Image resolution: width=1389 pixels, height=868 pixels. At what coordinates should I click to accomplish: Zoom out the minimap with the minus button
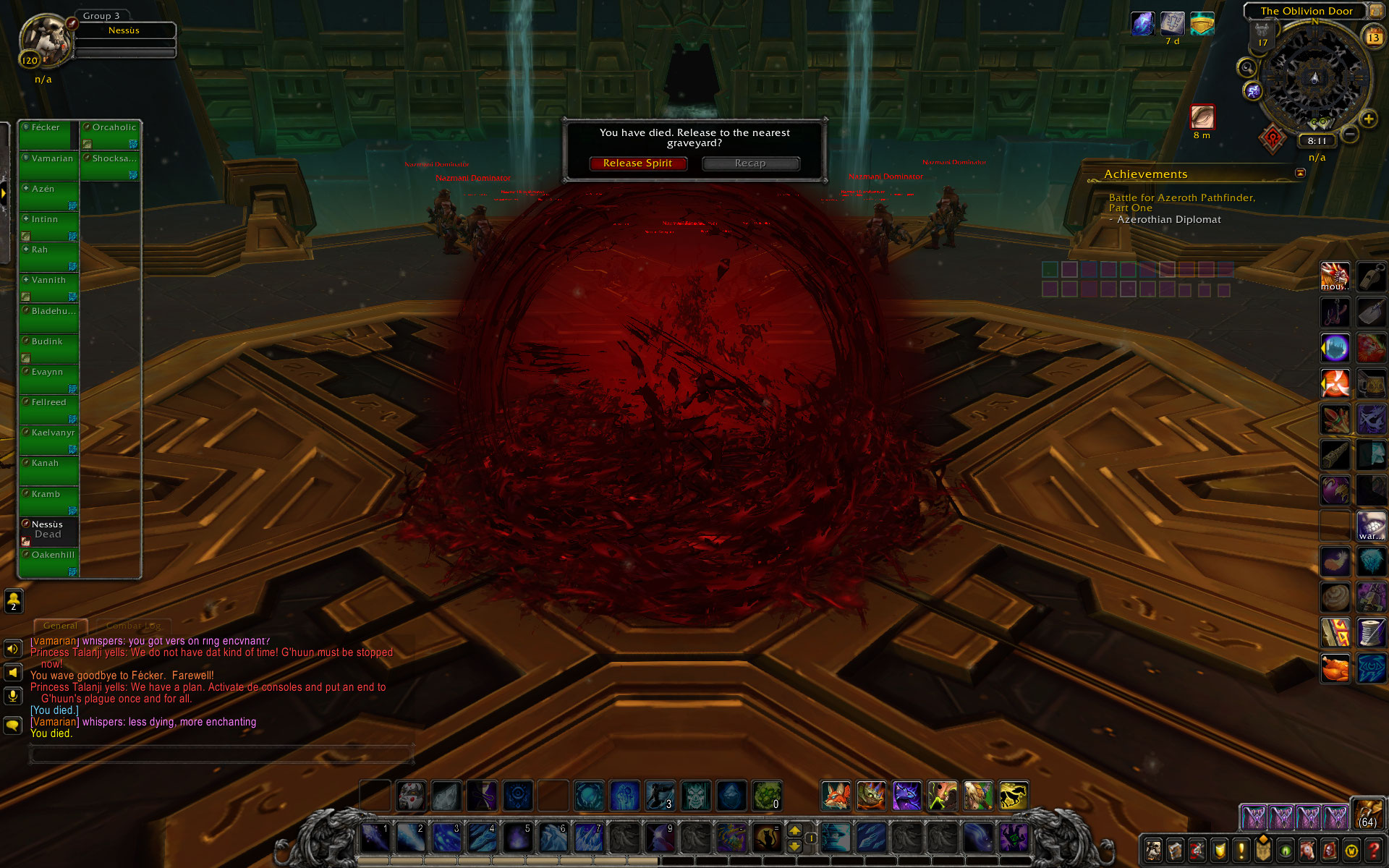coord(1350,134)
